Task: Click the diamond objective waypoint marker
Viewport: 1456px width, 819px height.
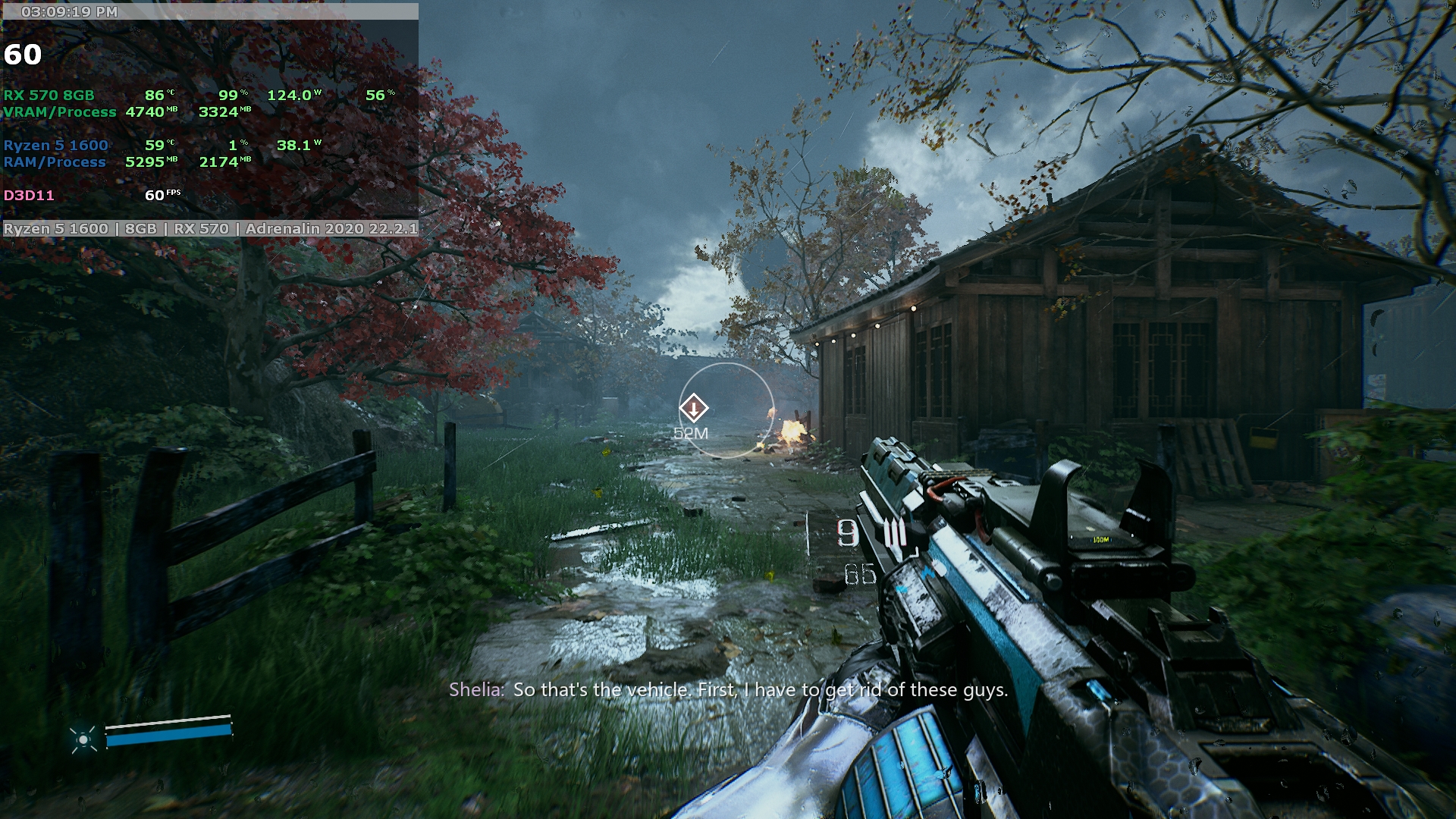Action: point(693,409)
